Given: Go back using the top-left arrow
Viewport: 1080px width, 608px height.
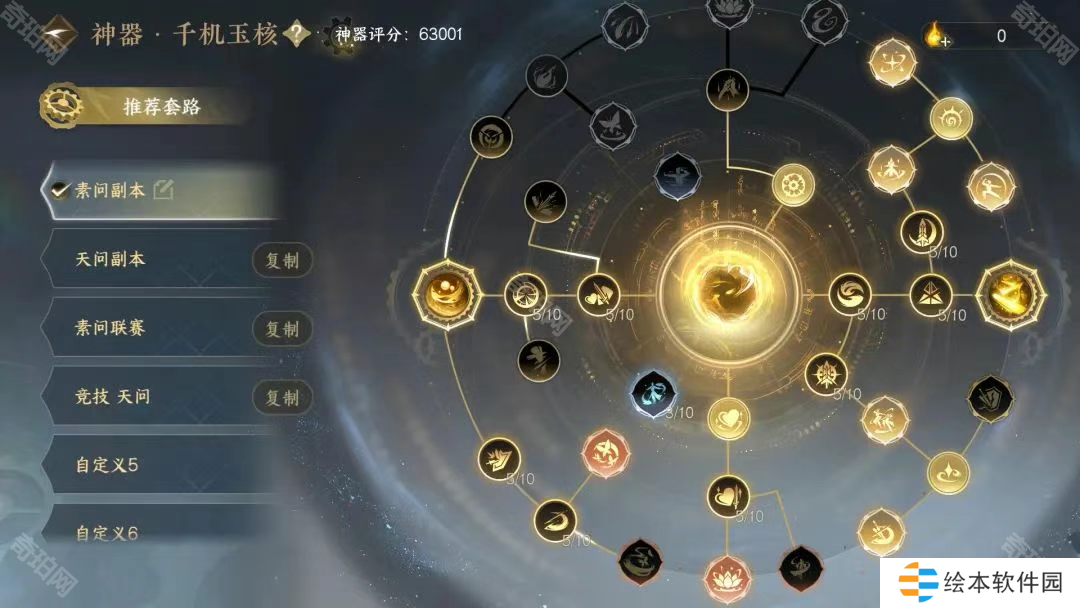Looking at the screenshot, I should pos(60,35).
